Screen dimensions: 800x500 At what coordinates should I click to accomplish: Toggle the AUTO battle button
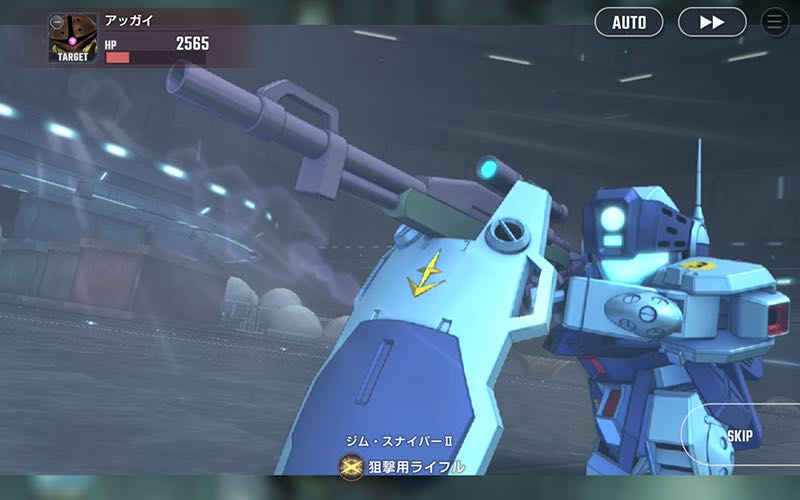pos(629,22)
